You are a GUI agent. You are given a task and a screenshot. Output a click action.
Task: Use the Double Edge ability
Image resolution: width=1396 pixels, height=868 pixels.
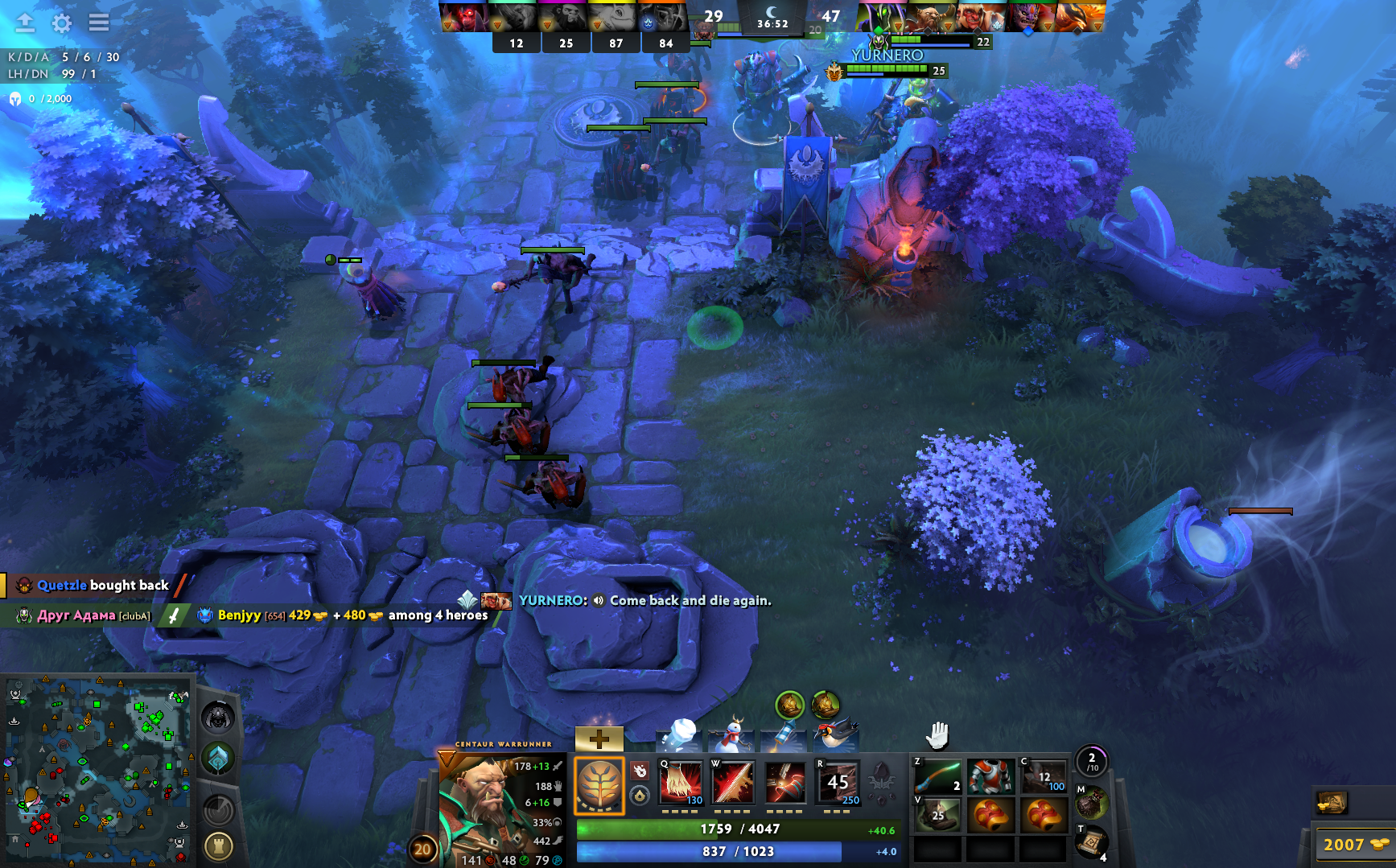(733, 782)
